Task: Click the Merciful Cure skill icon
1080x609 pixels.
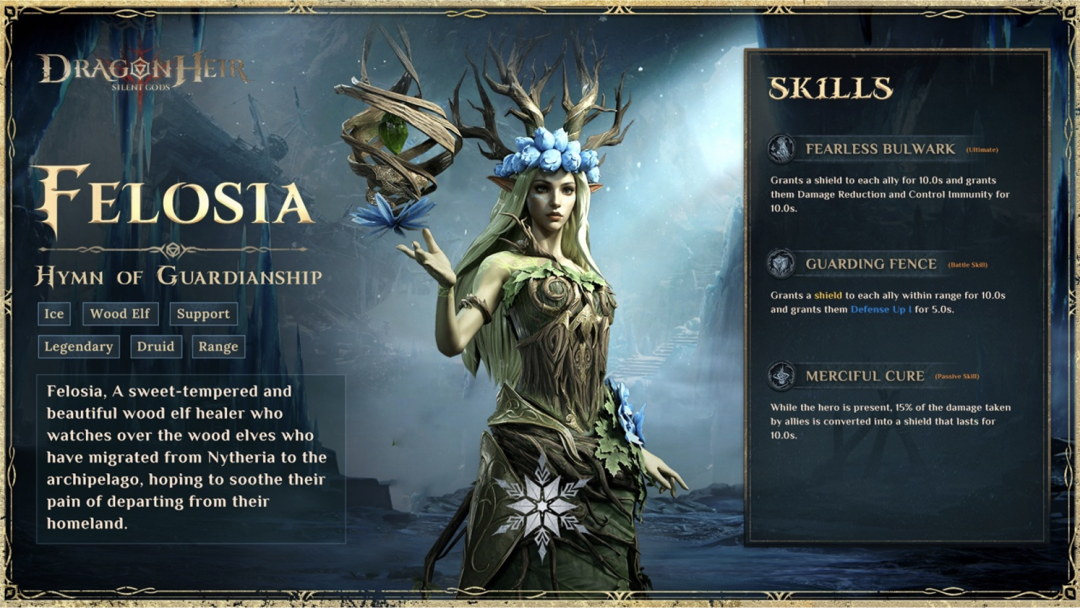Action: coord(781,376)
